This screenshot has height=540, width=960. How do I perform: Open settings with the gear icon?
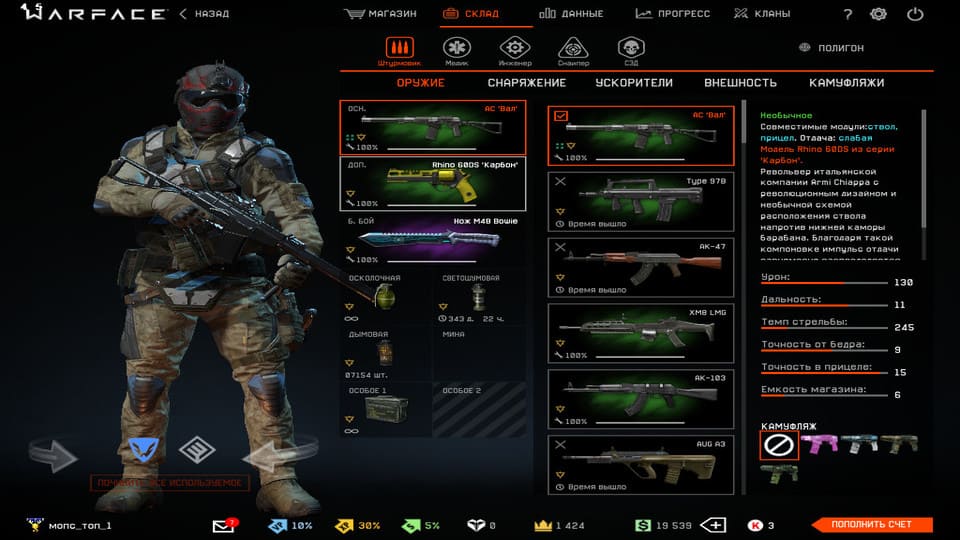tap(878, 14)
